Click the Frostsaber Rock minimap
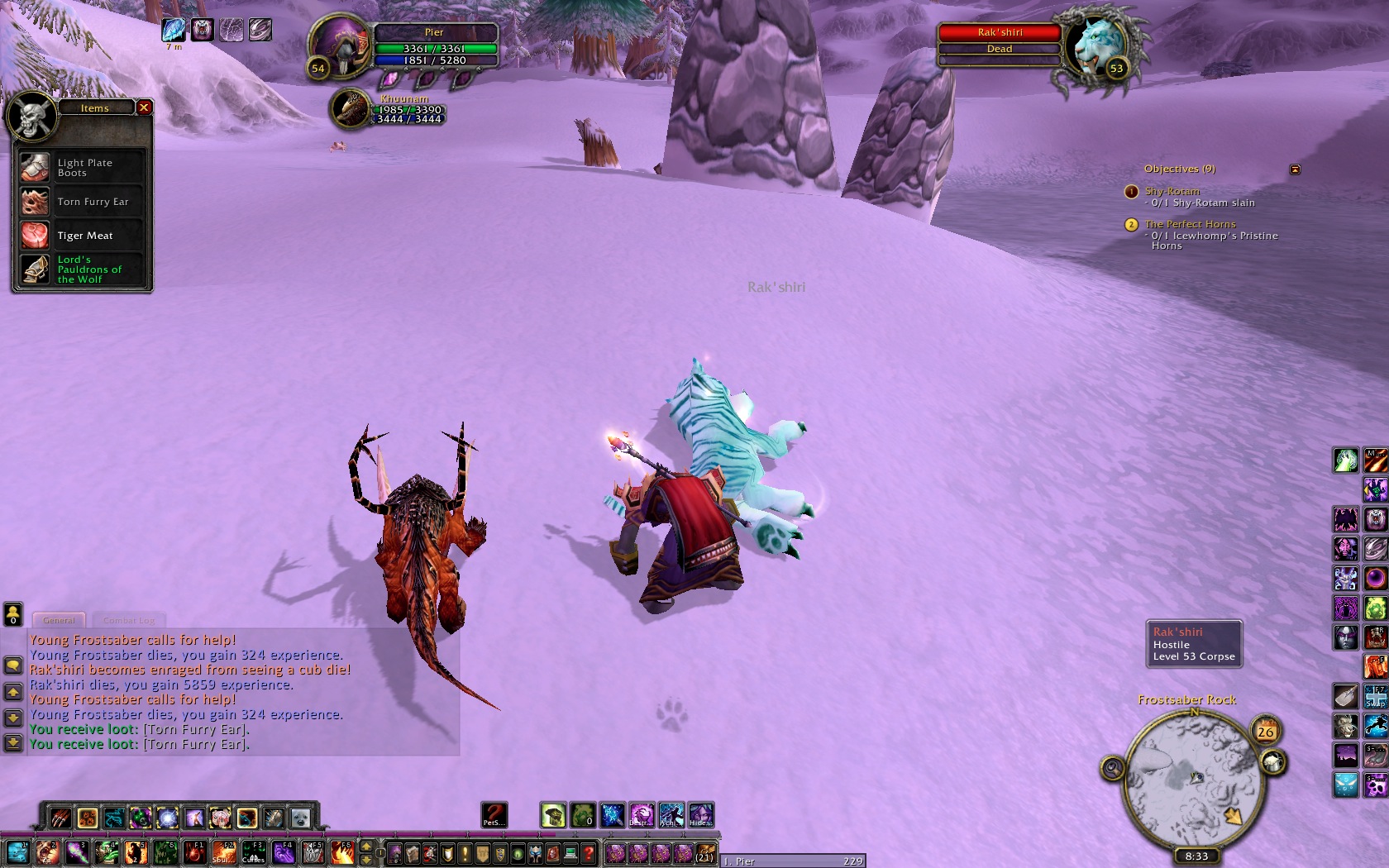 (1191, 779)
